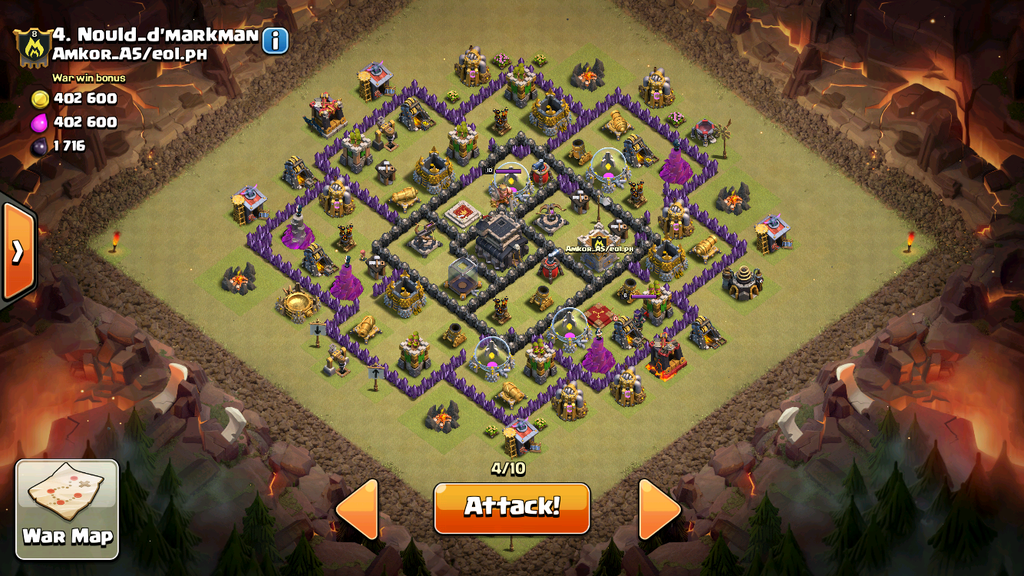Go to previous enemy base arrow

coord(358,509)
